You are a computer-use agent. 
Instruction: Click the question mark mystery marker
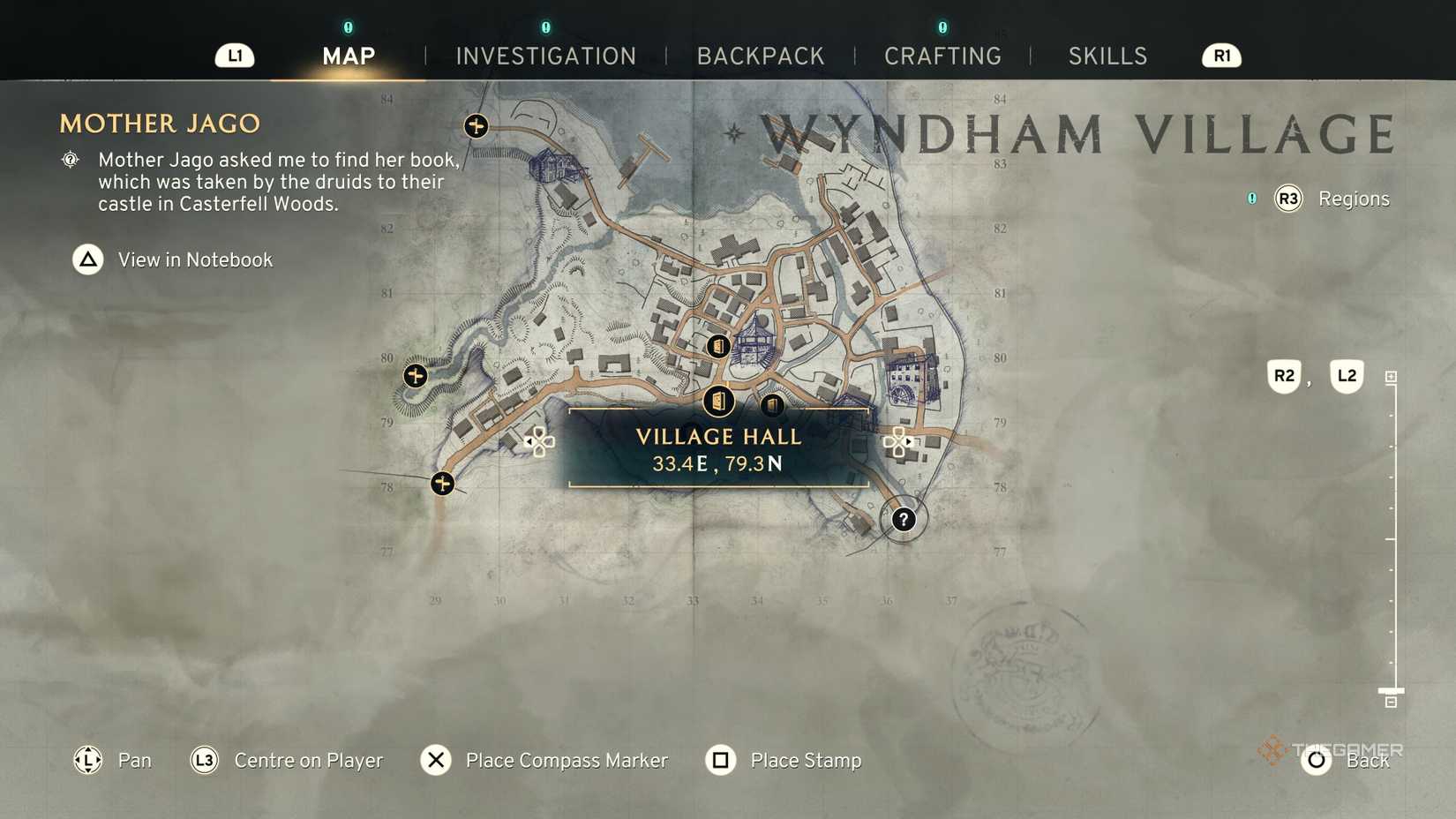903,520
